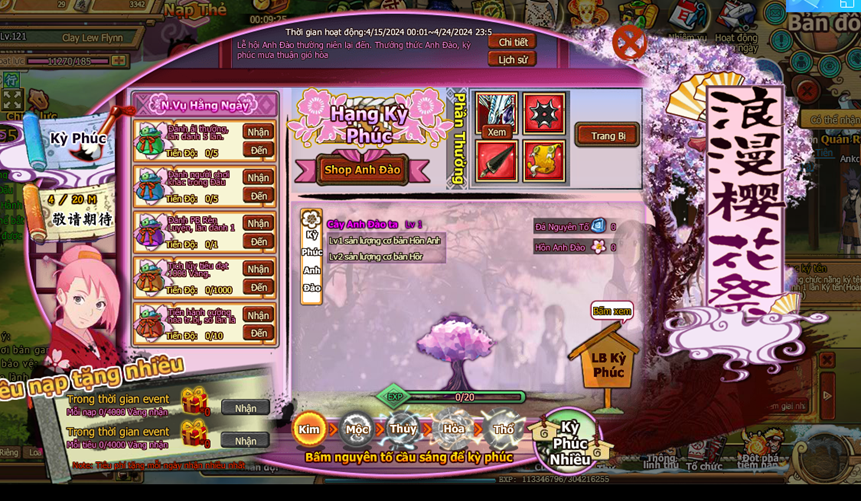Choose the Thủy element orb

tap(403, 430)
